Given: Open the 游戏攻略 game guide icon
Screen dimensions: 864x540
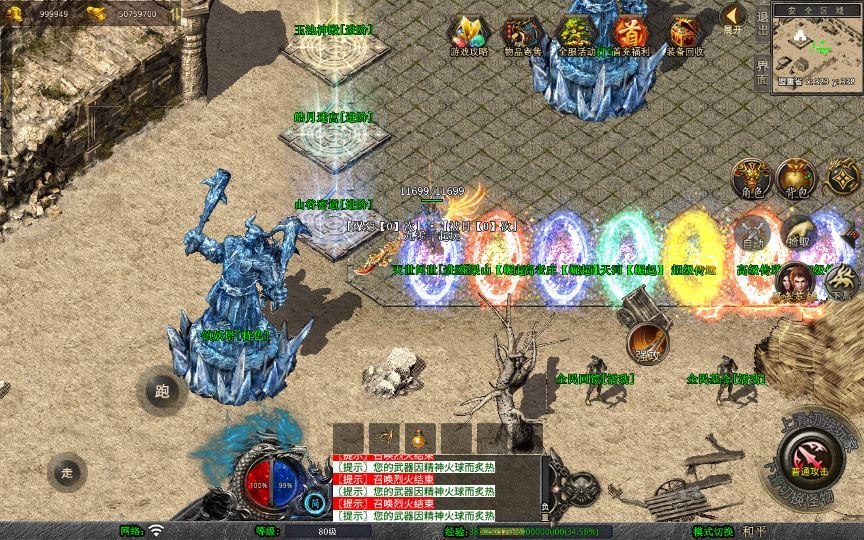Looking at the screenshot, I should point(468,34).
